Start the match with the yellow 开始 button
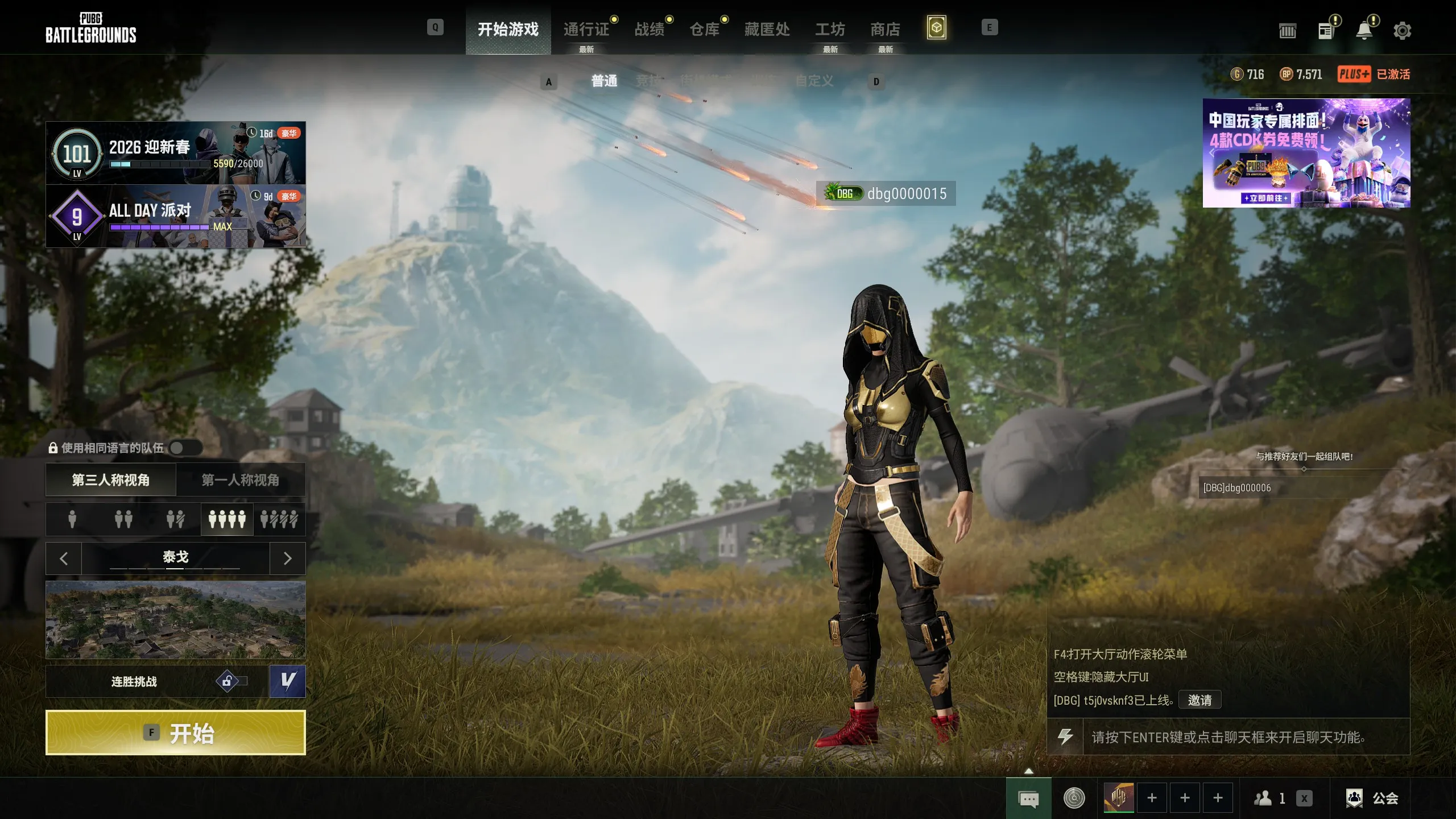 pyautogui.click(x=175, y=733)
